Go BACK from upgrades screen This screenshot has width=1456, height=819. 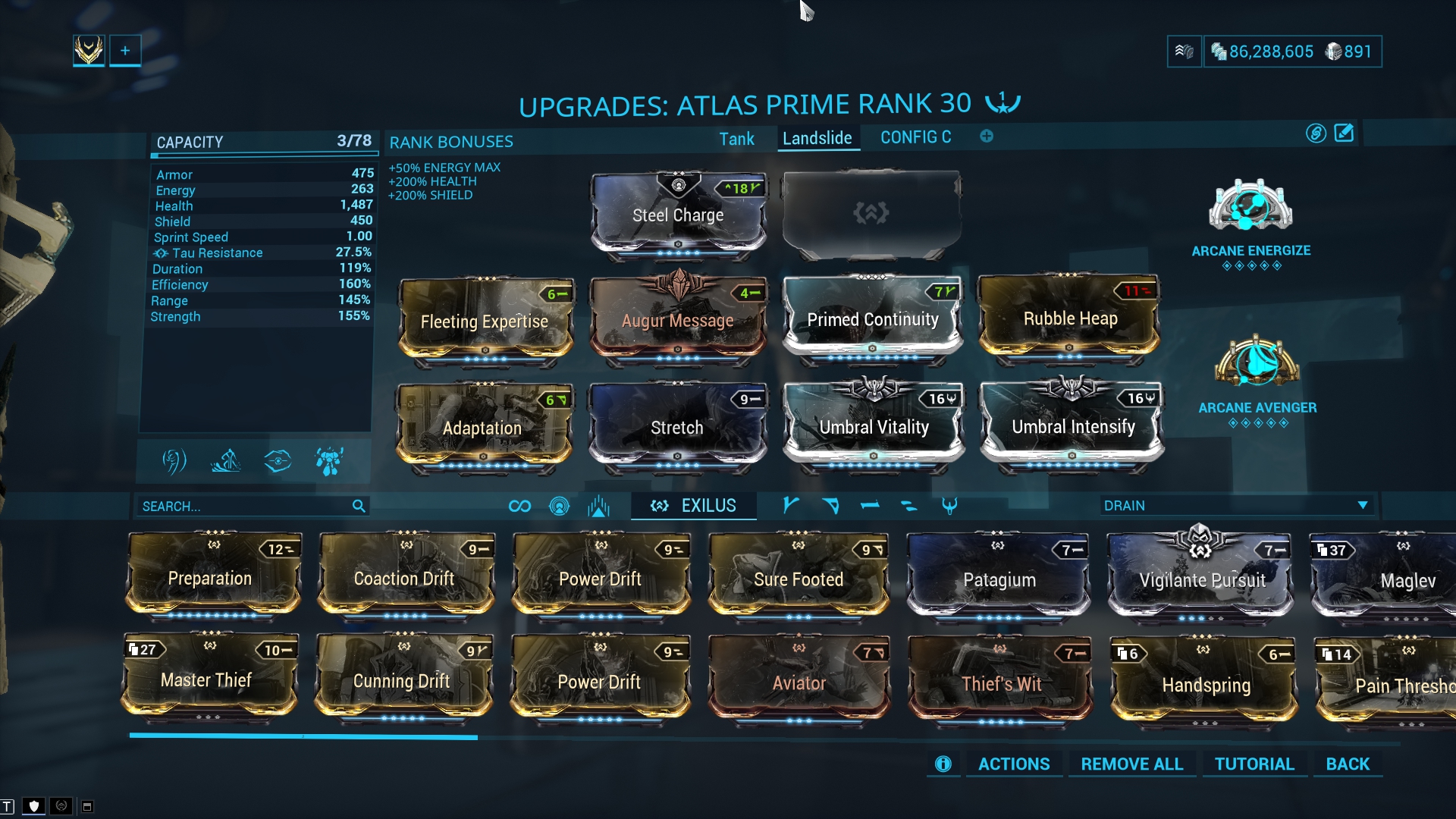click(1348, 764)
